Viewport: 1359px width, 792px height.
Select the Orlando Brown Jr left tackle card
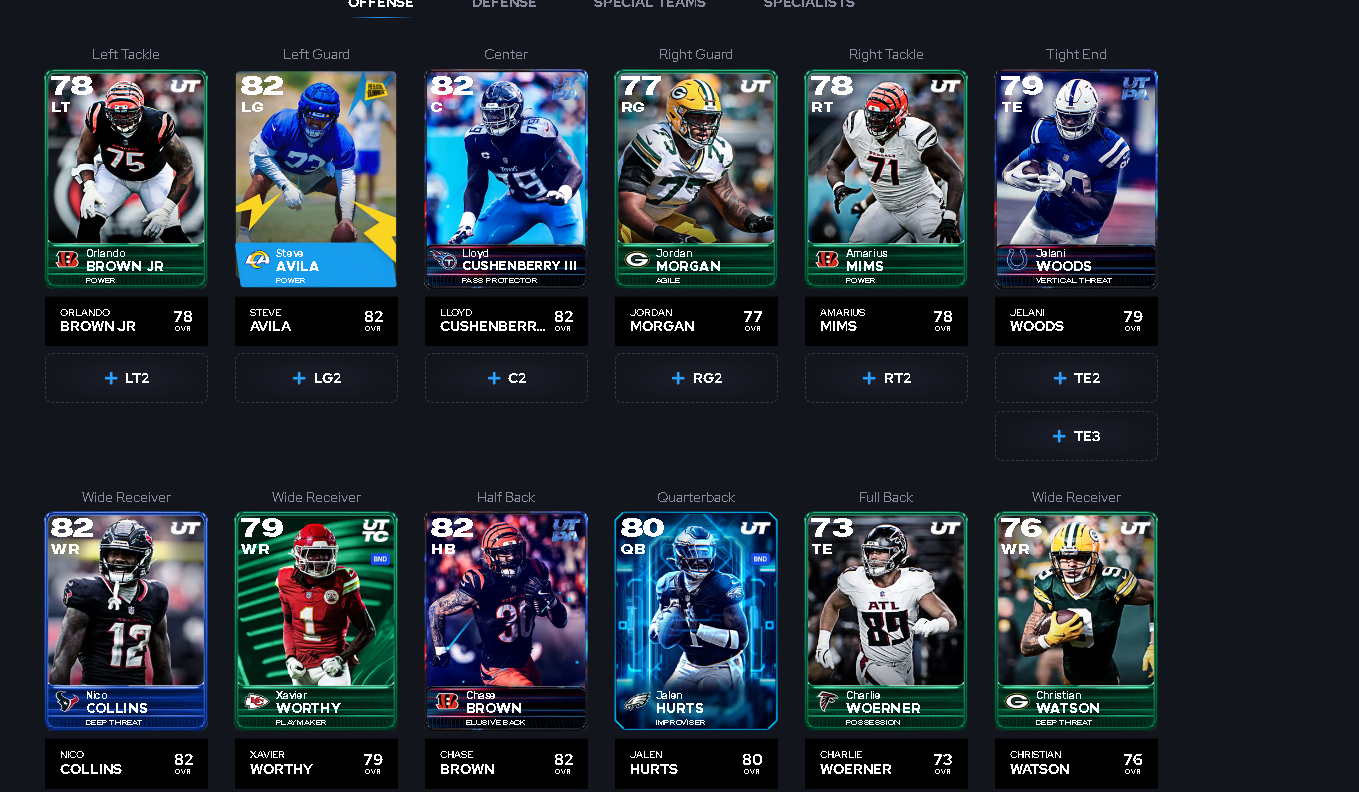(126, 178)
